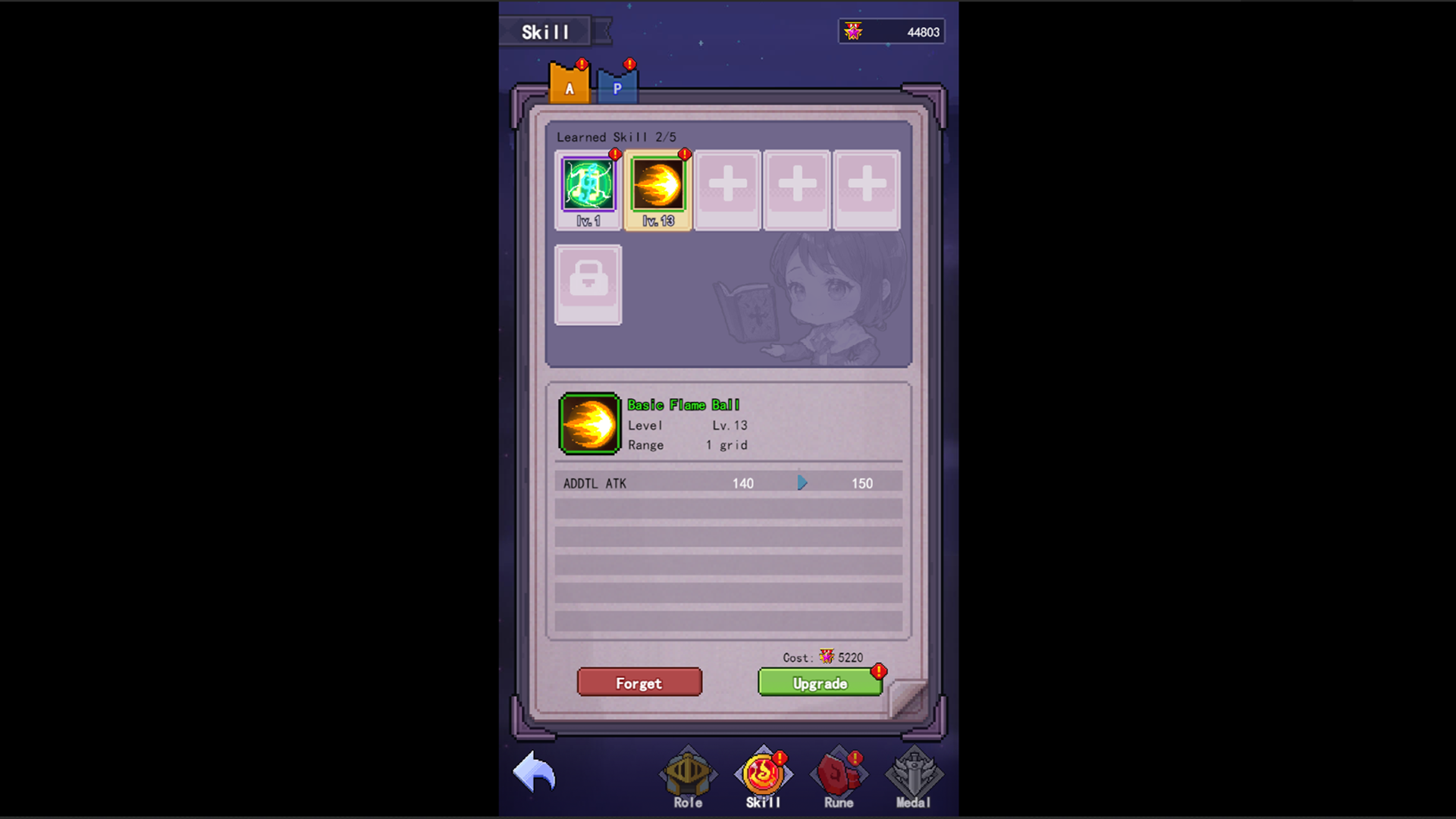Click the currency star icon showing 44803

click(855, 30)
